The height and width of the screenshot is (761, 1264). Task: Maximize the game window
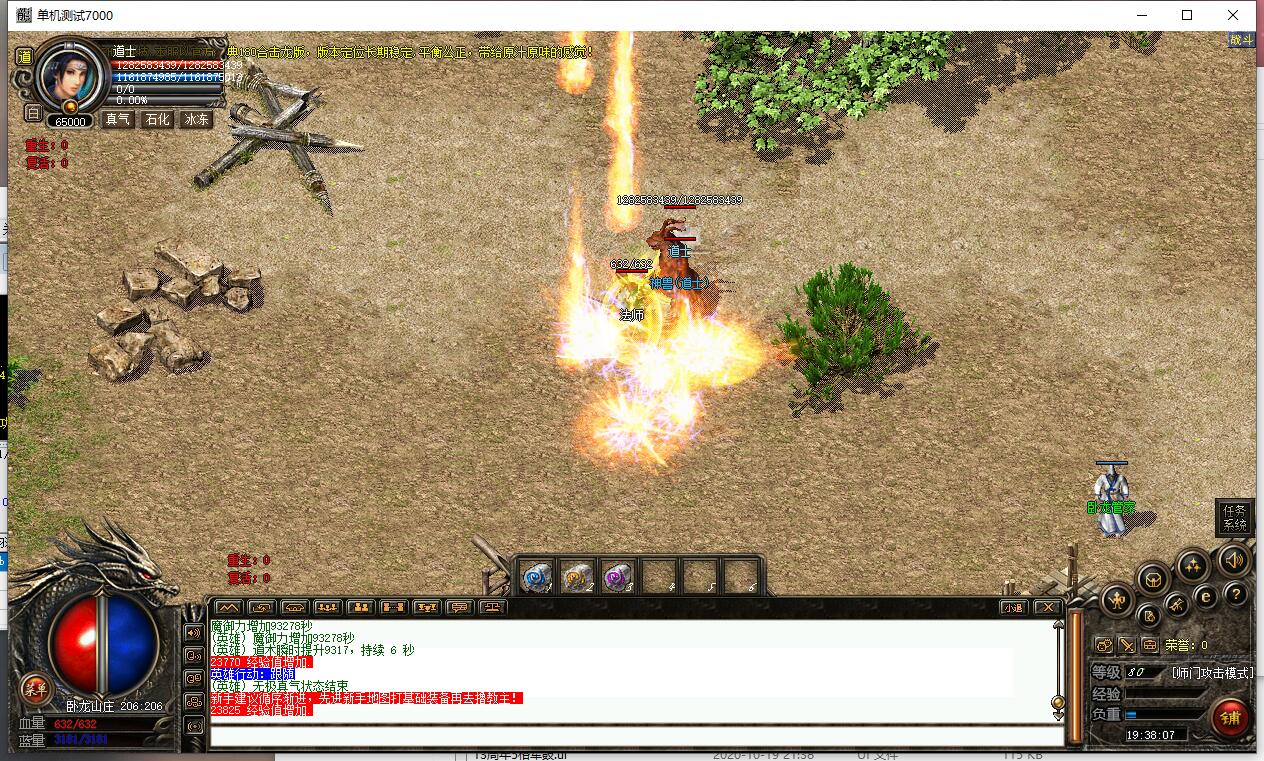tap(1187, 15)
